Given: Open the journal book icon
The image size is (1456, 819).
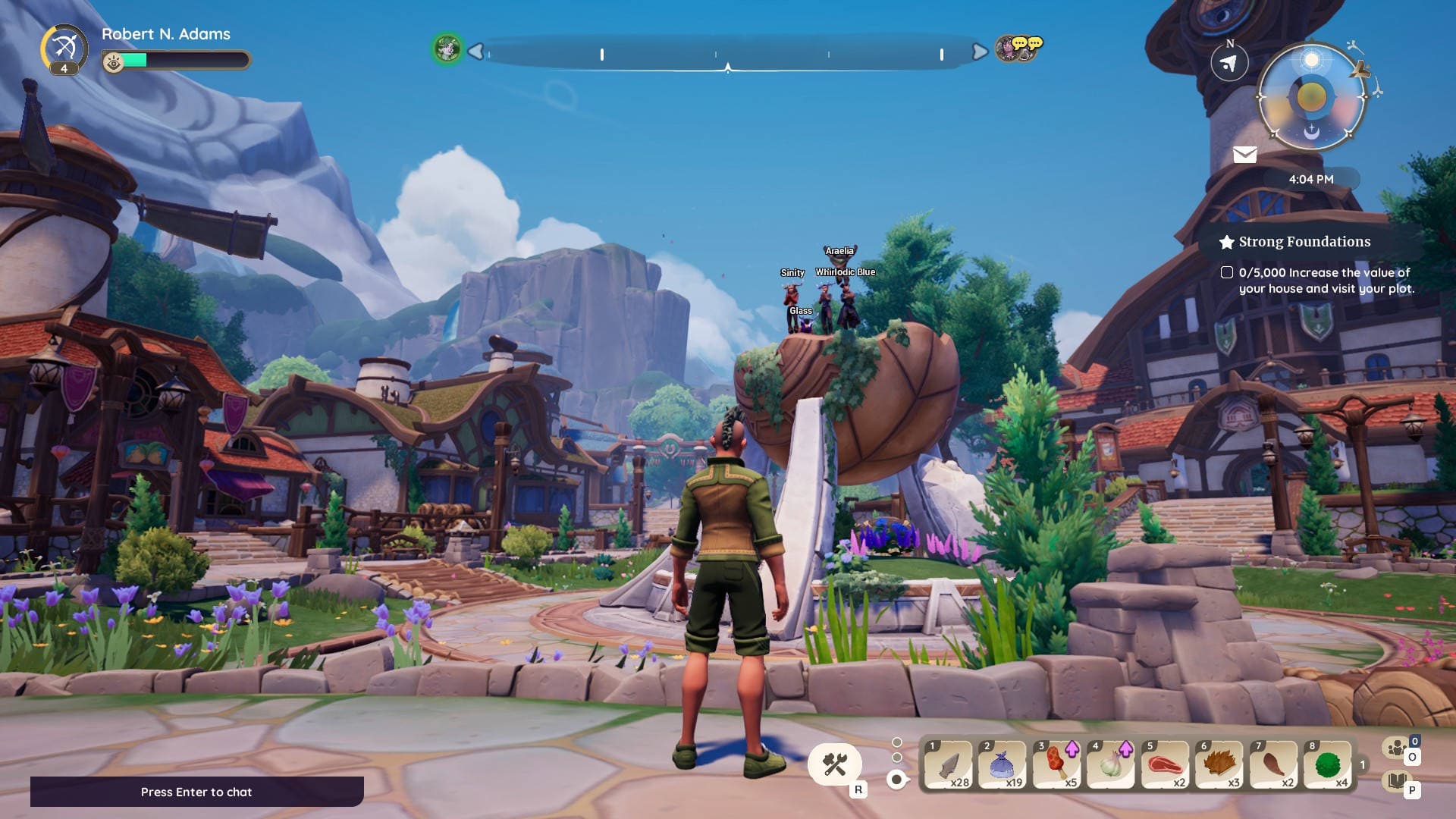Looking at the screenshot, I should (x=1396, y=780).
